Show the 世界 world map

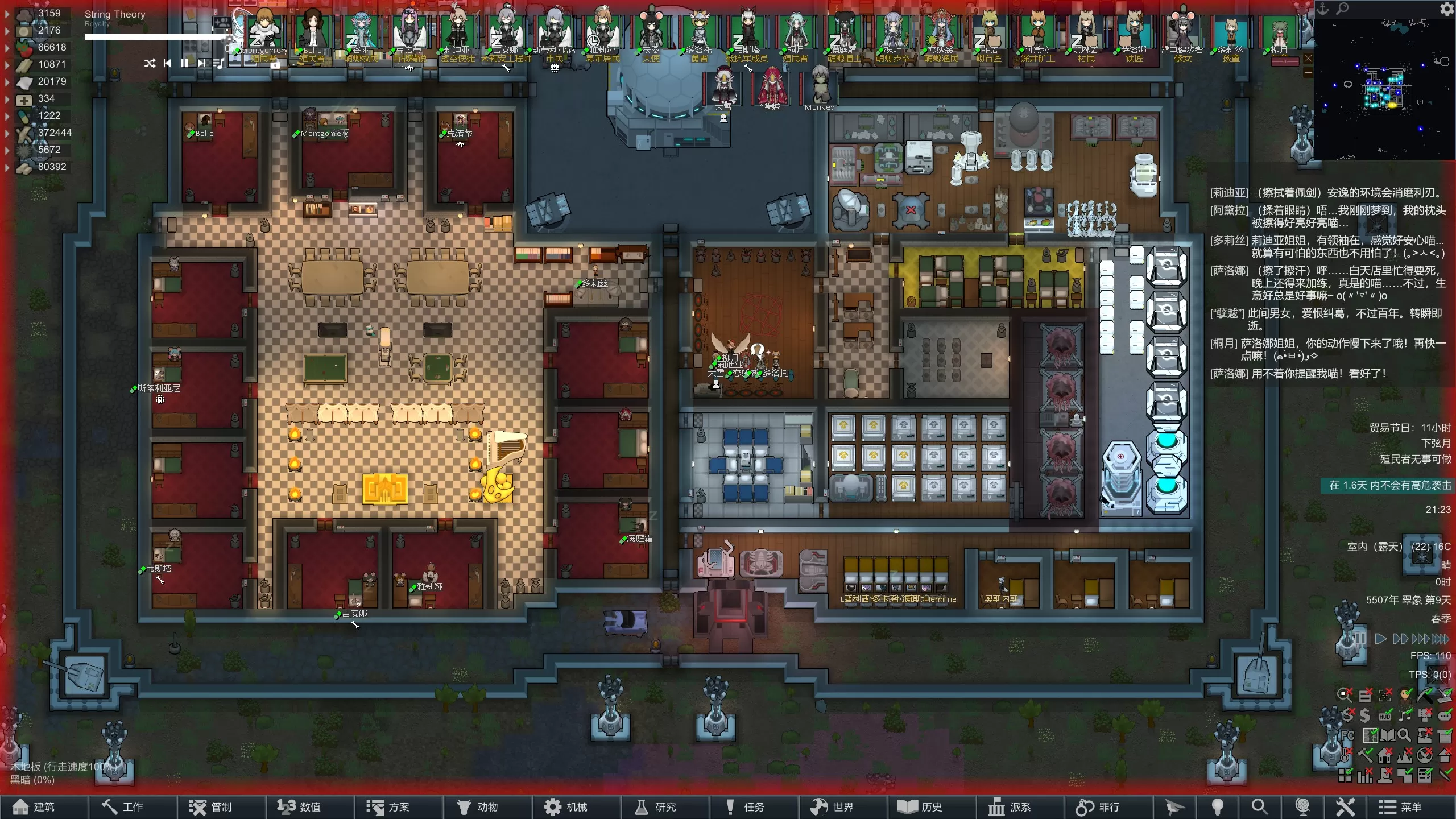833,807
